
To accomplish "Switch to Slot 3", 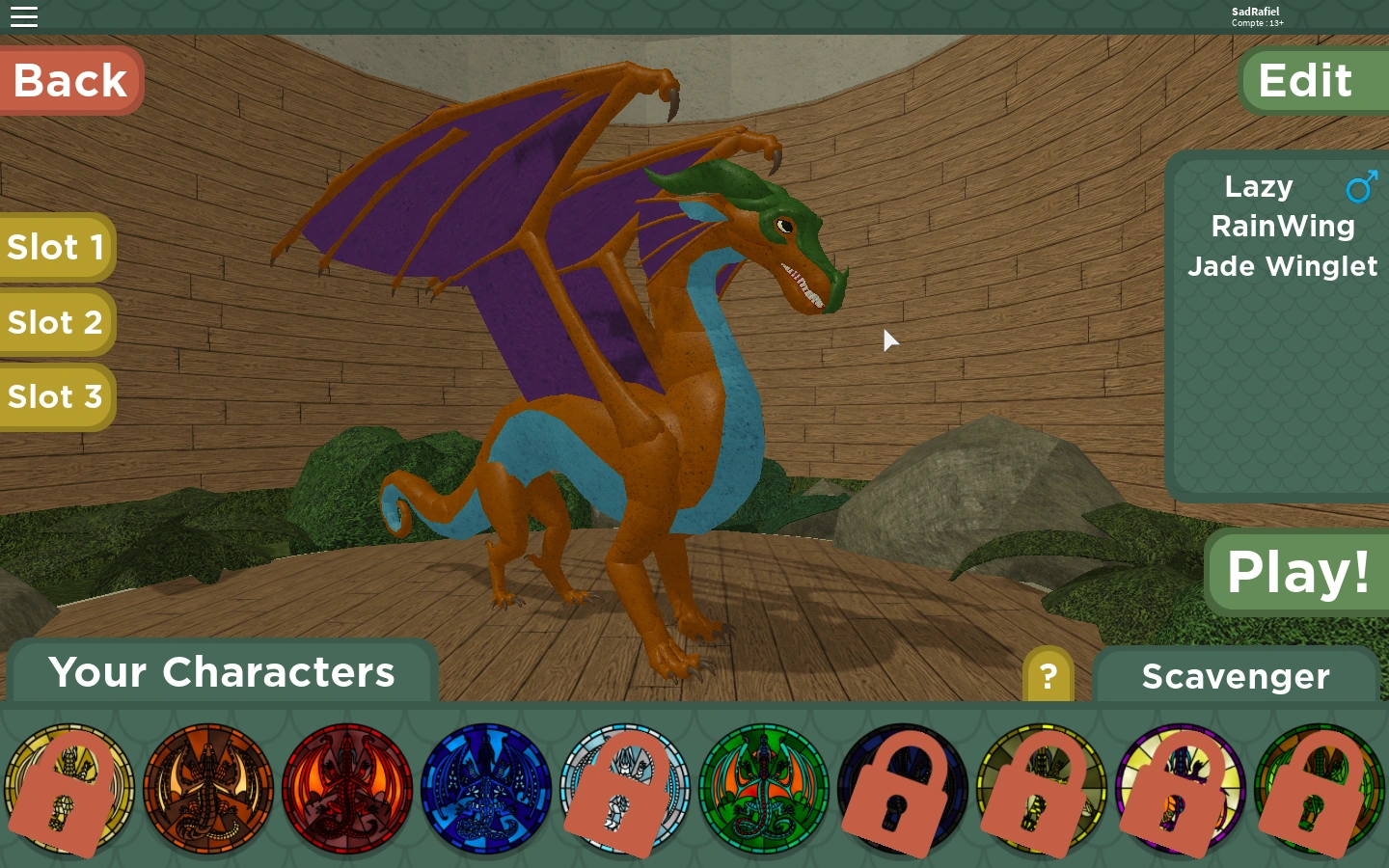I will (56, 397).
